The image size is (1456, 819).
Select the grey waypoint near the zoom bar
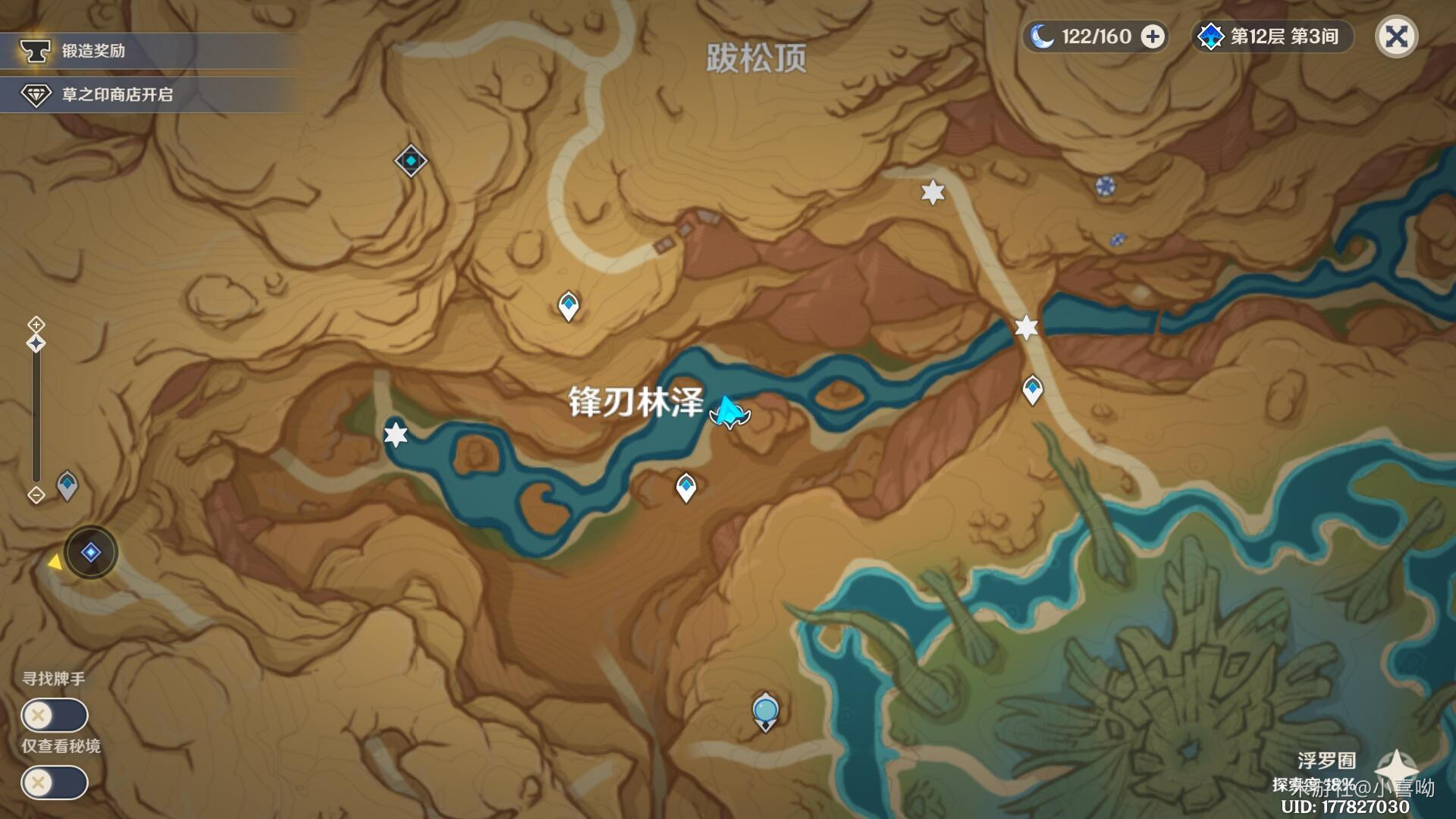pos(67,485)
